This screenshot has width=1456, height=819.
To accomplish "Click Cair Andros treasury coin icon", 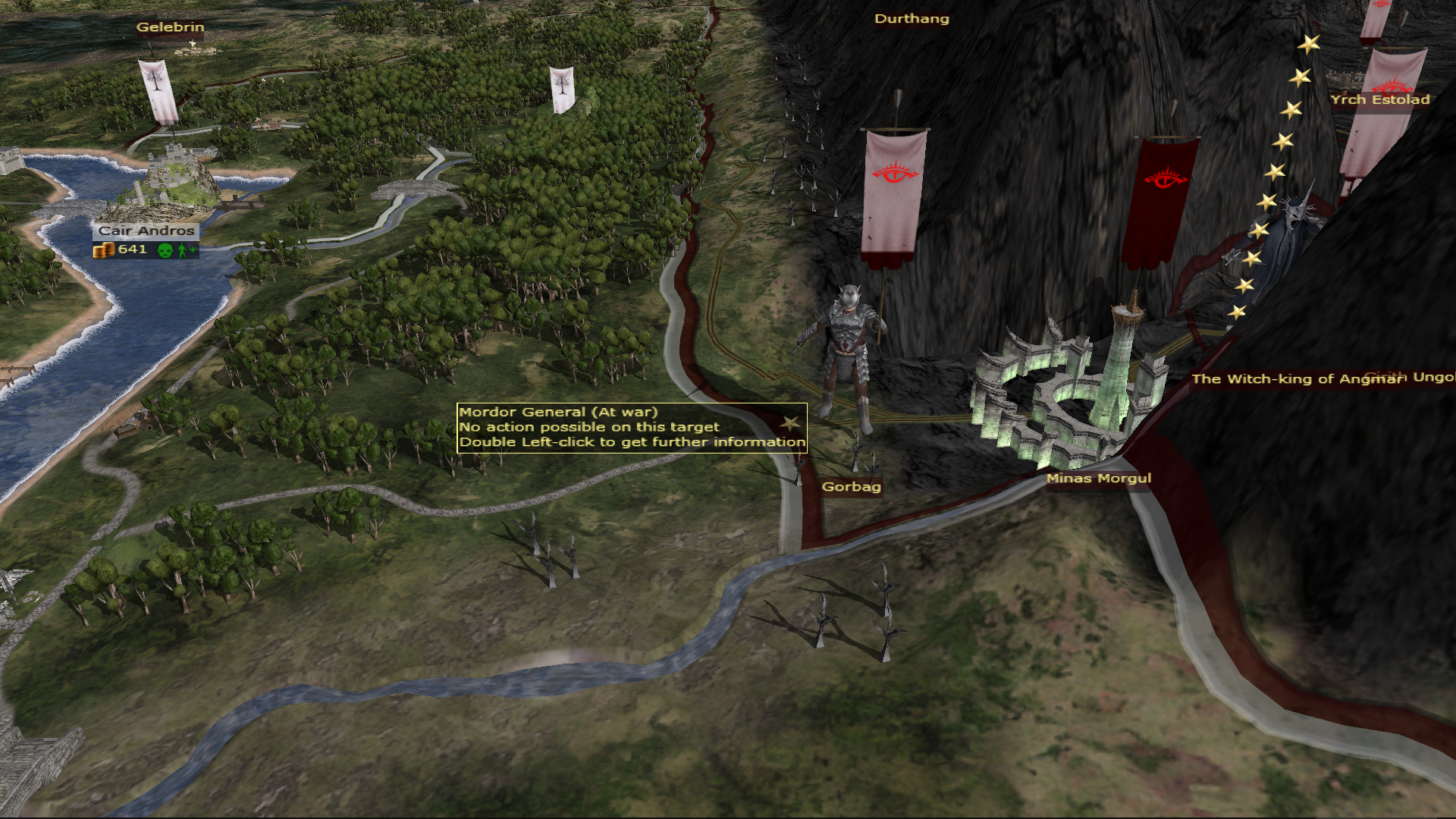I will pos(103,250).
